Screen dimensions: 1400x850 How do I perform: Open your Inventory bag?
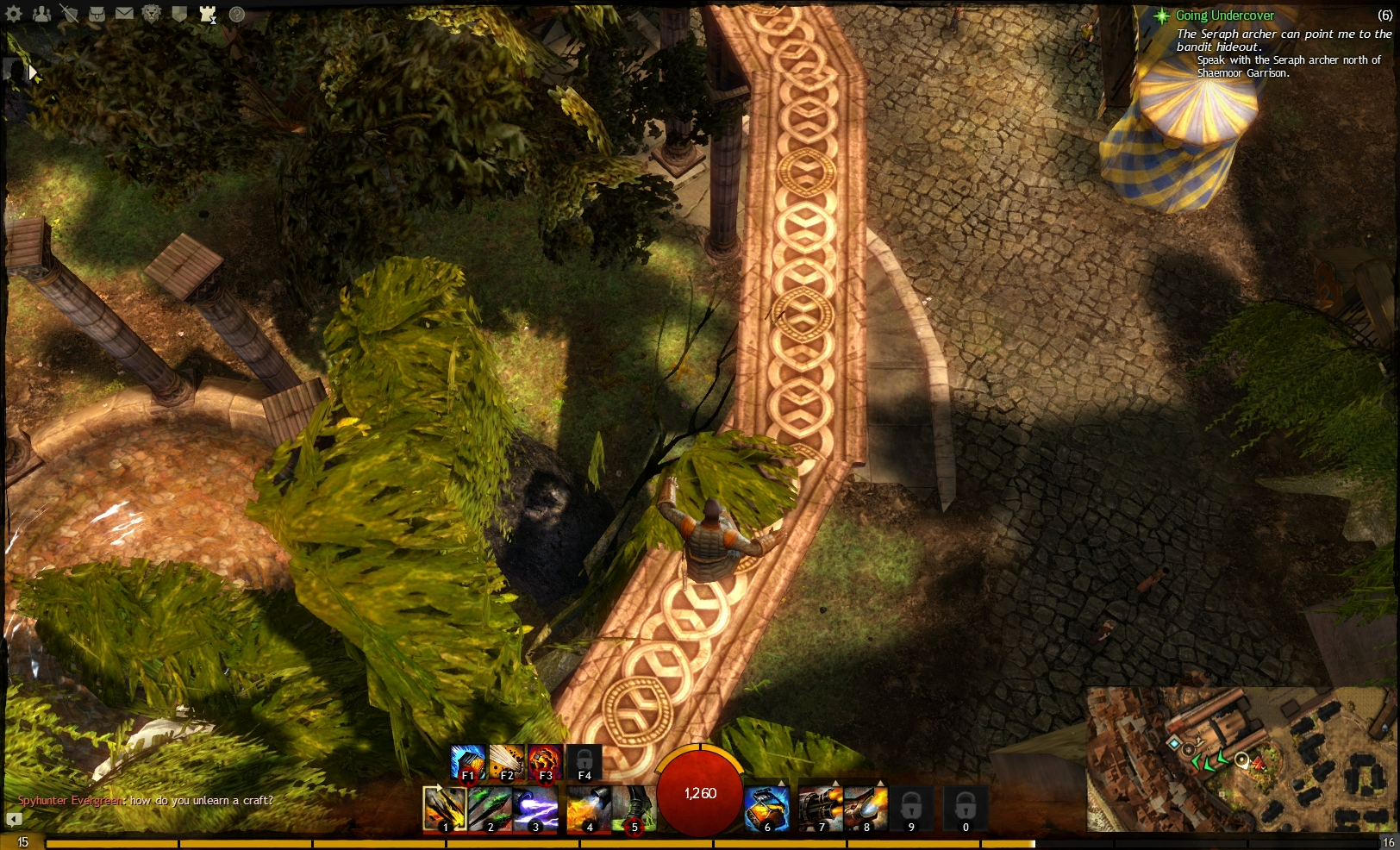(x=97, y=13)
